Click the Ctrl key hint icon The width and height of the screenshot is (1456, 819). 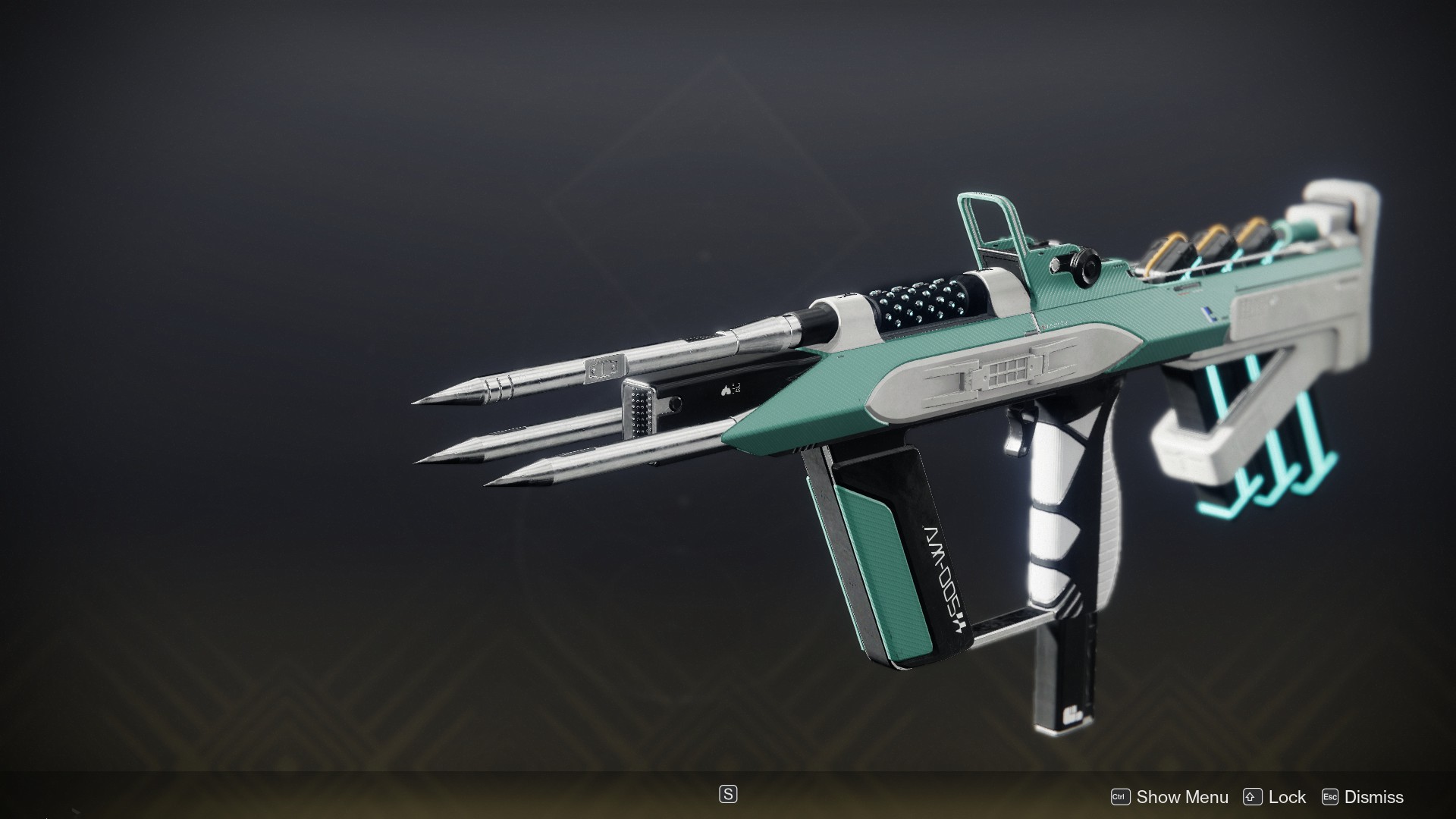pyautogui.click(x=1122, y=797)
